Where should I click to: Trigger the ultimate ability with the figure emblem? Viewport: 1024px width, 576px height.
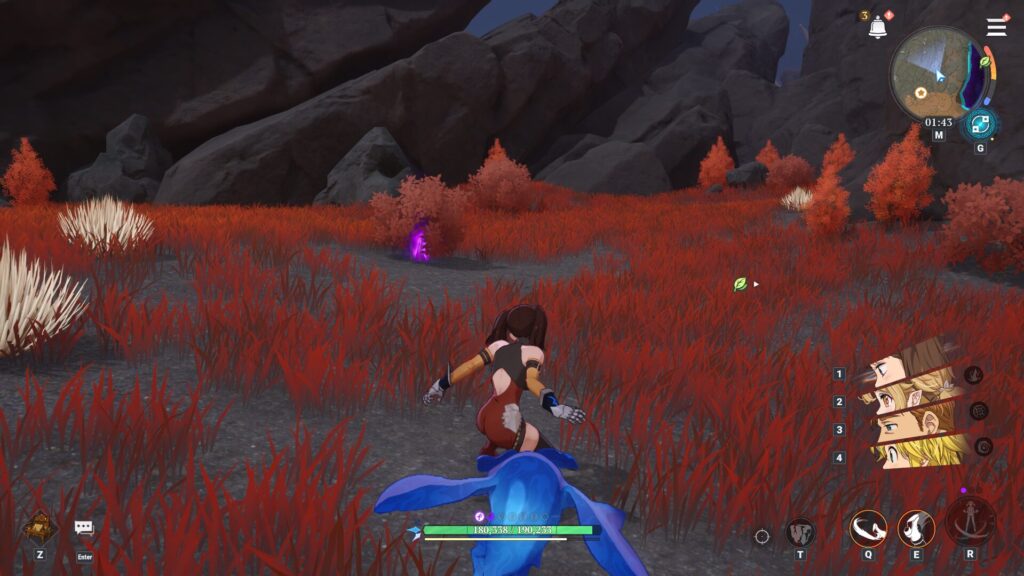click(970, 523)
